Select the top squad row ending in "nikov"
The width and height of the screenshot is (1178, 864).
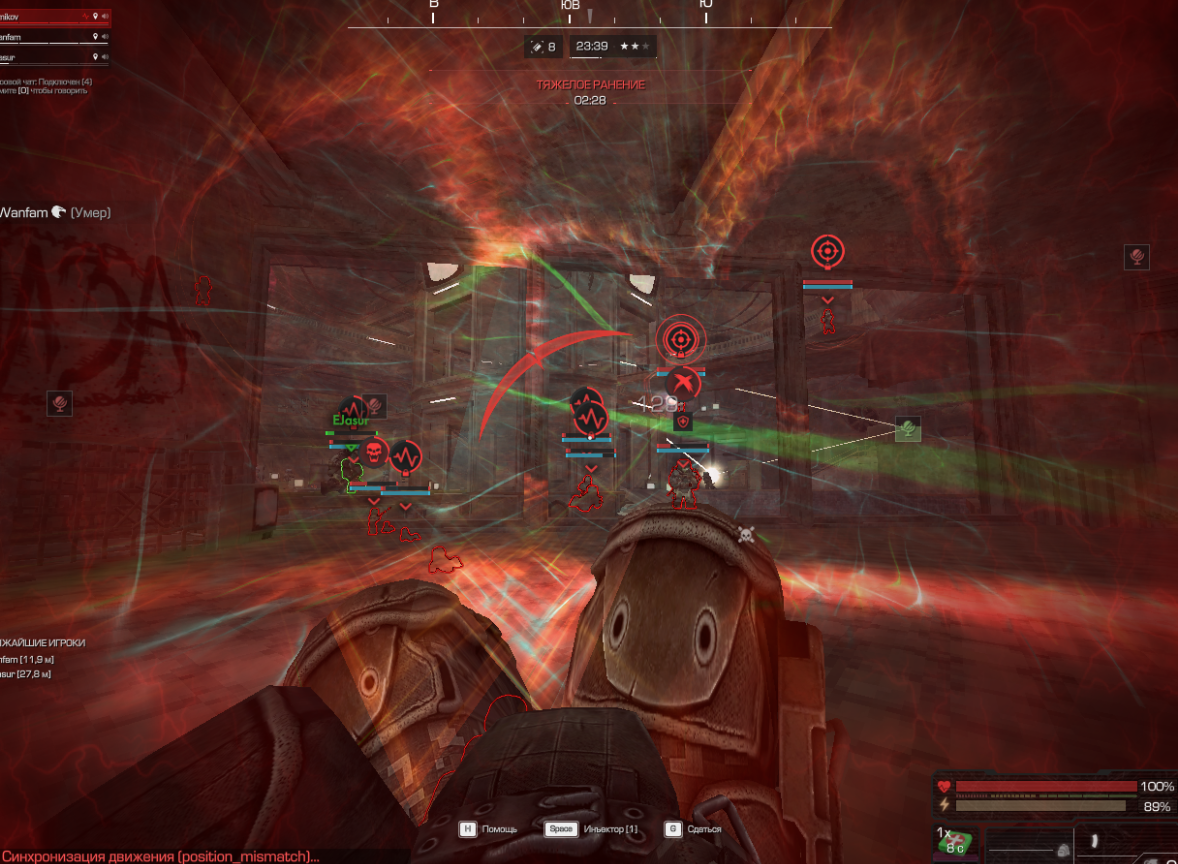coord(30,17)
